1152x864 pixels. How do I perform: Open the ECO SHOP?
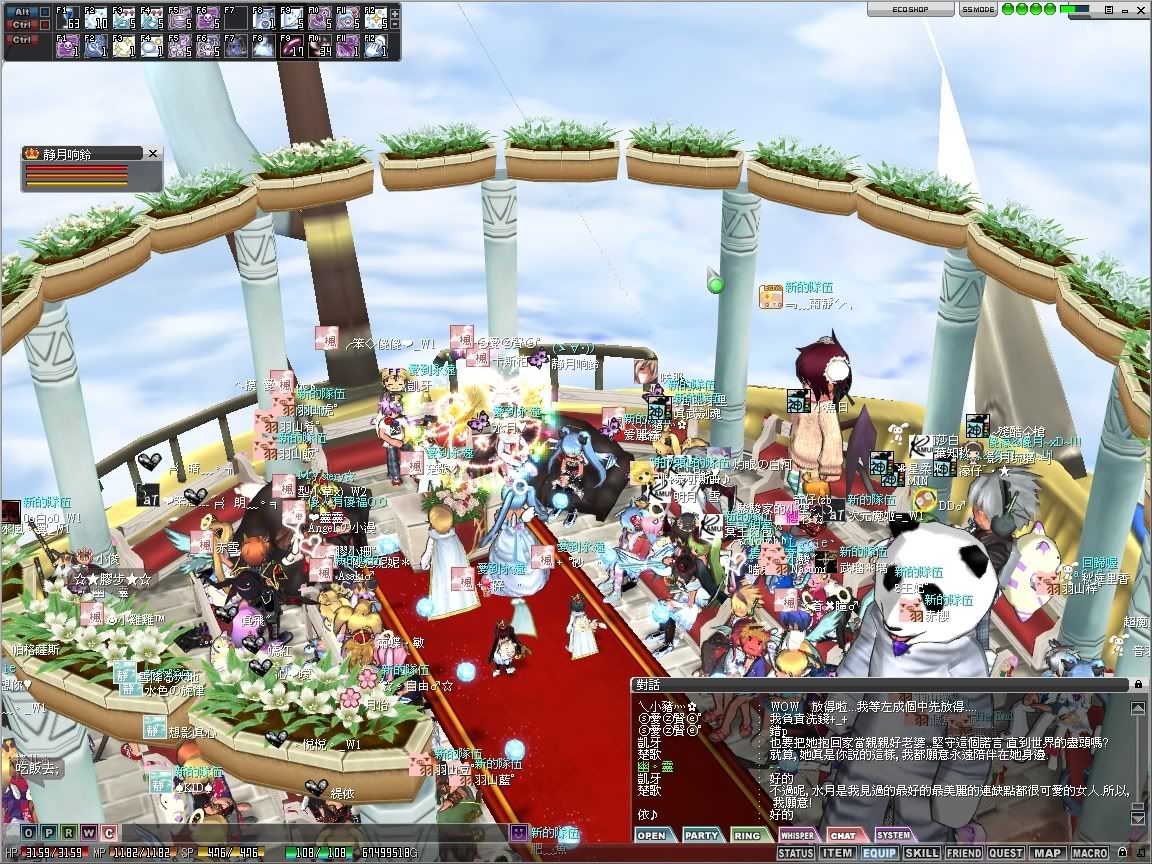pyautogui.click(x=909, y=9)
